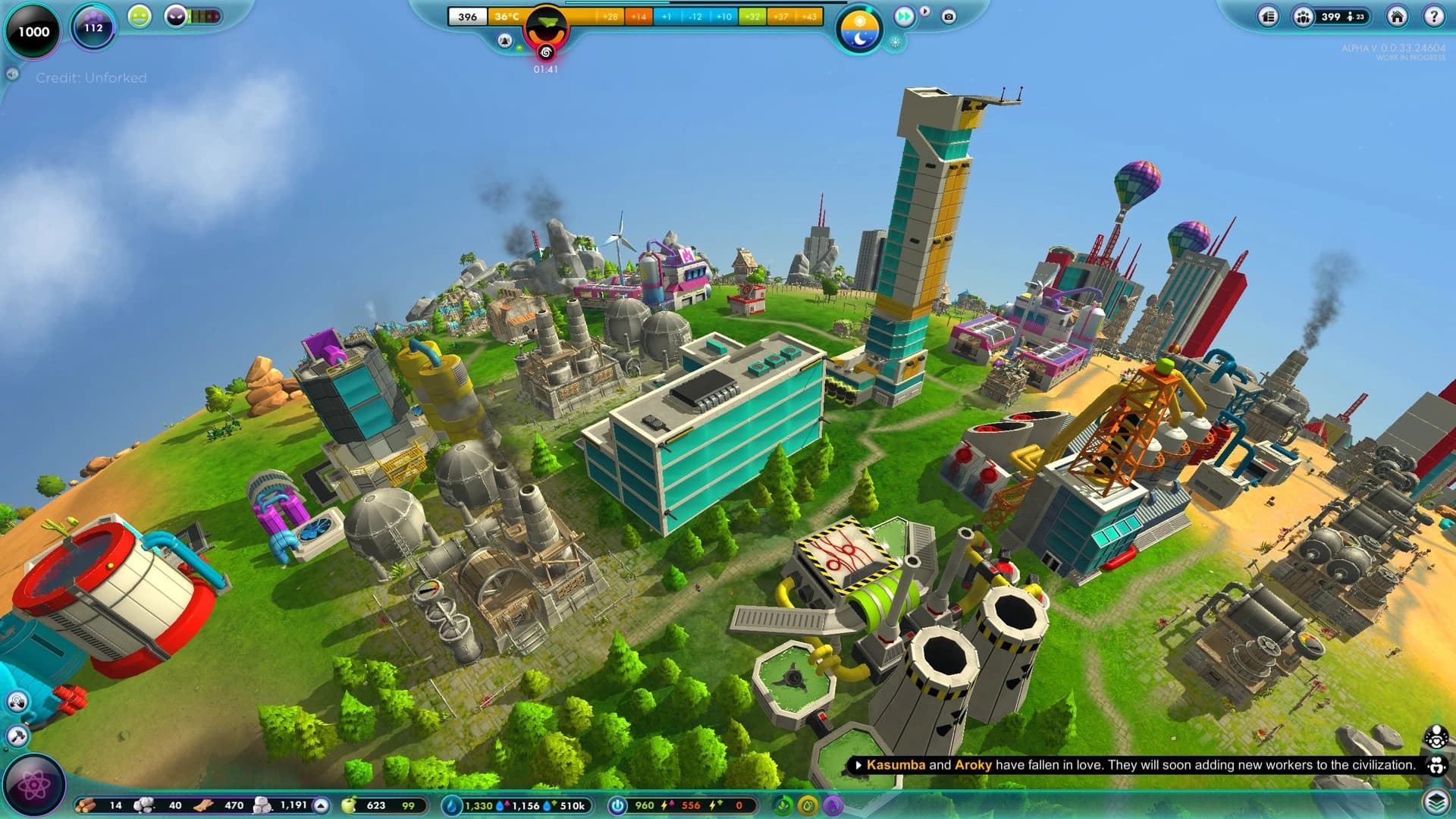Expand the Kasumba news entry via its arrow
The height and width of the screenshot is (819, 1456).
coord(858,766)
